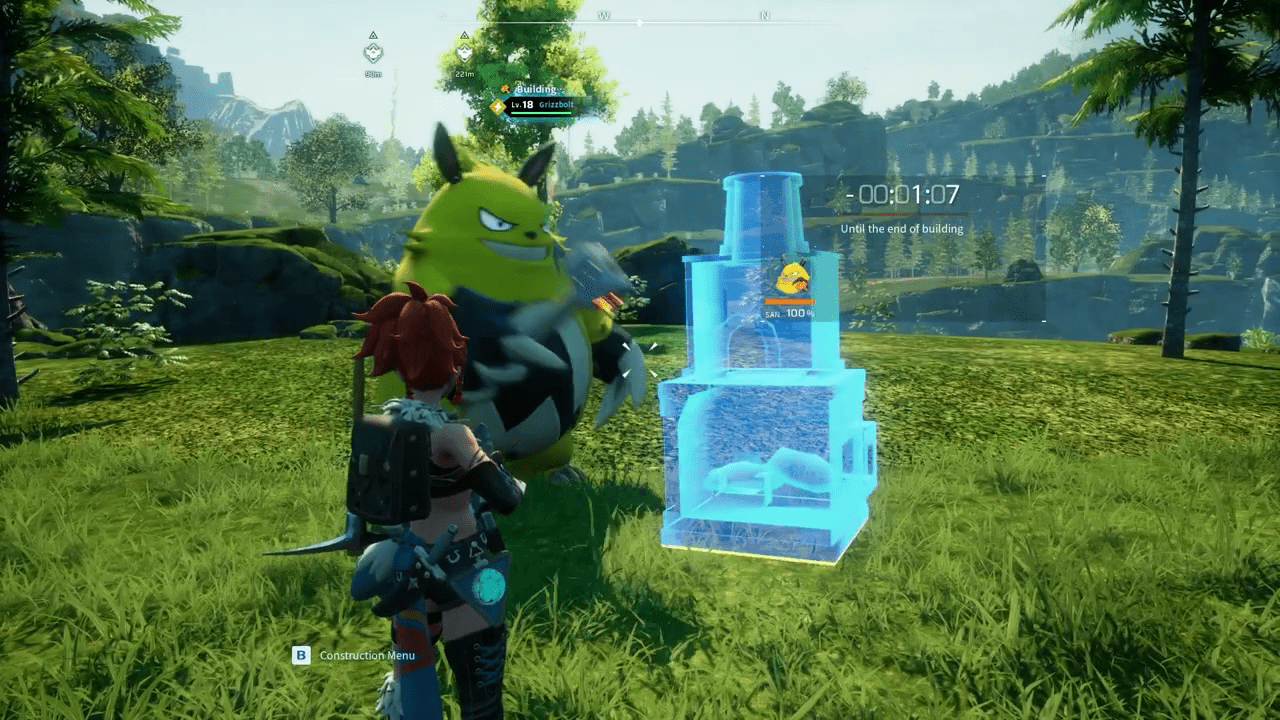Select the waypoint marker showing 90m
The height and width of the screenshot is (720, 1280).
373,52
